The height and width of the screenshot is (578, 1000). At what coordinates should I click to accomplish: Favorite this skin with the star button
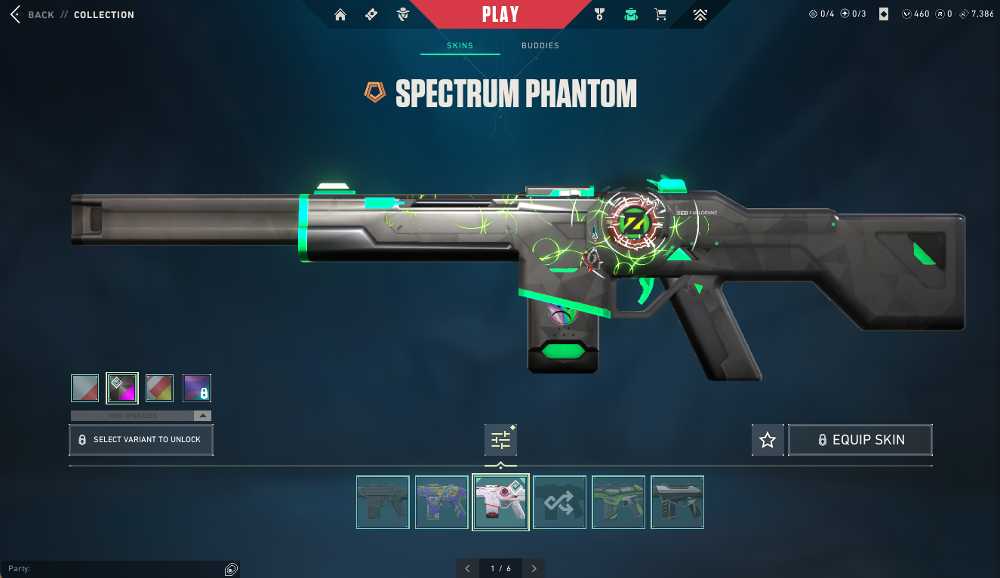click(x=767, y=440)
